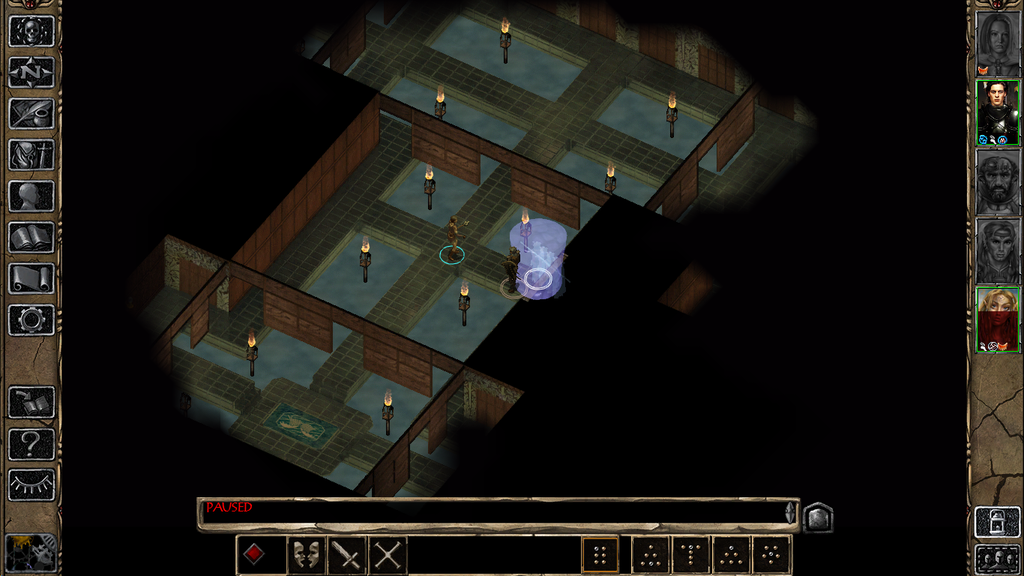The height and width of the screenshot is (576, 1024).
Task: Open the inventory screen
Action: (x=31, y=155)
